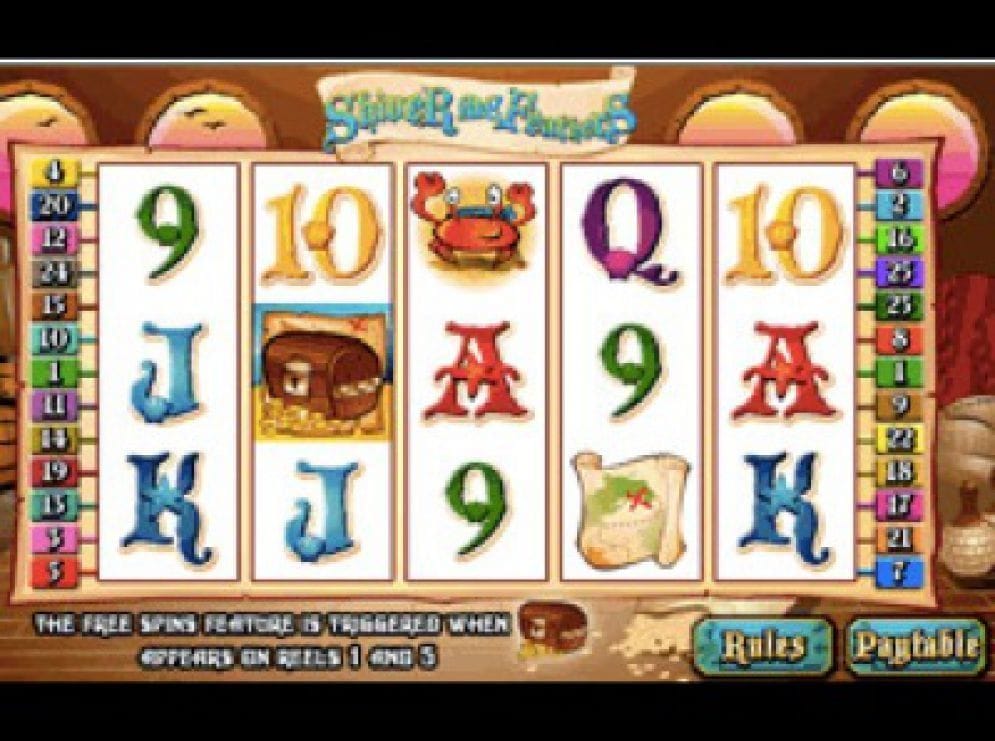Click the blue payline 7 marker
This screenshot has width=995, height=741.
coord(899,573)
